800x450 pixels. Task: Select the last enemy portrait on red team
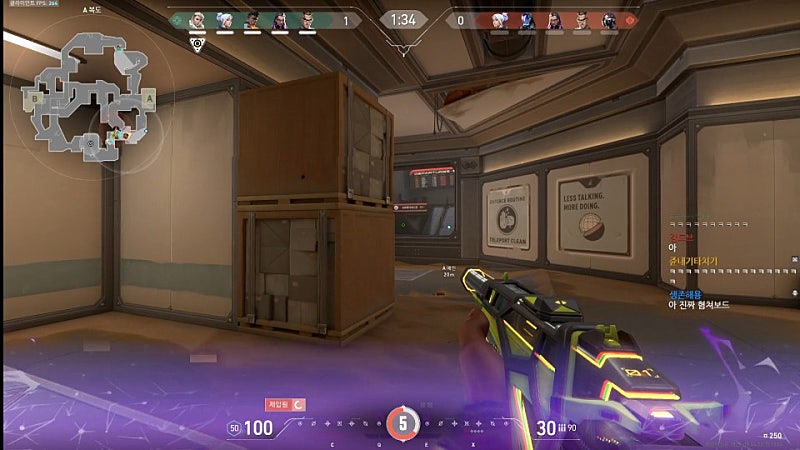609,19
